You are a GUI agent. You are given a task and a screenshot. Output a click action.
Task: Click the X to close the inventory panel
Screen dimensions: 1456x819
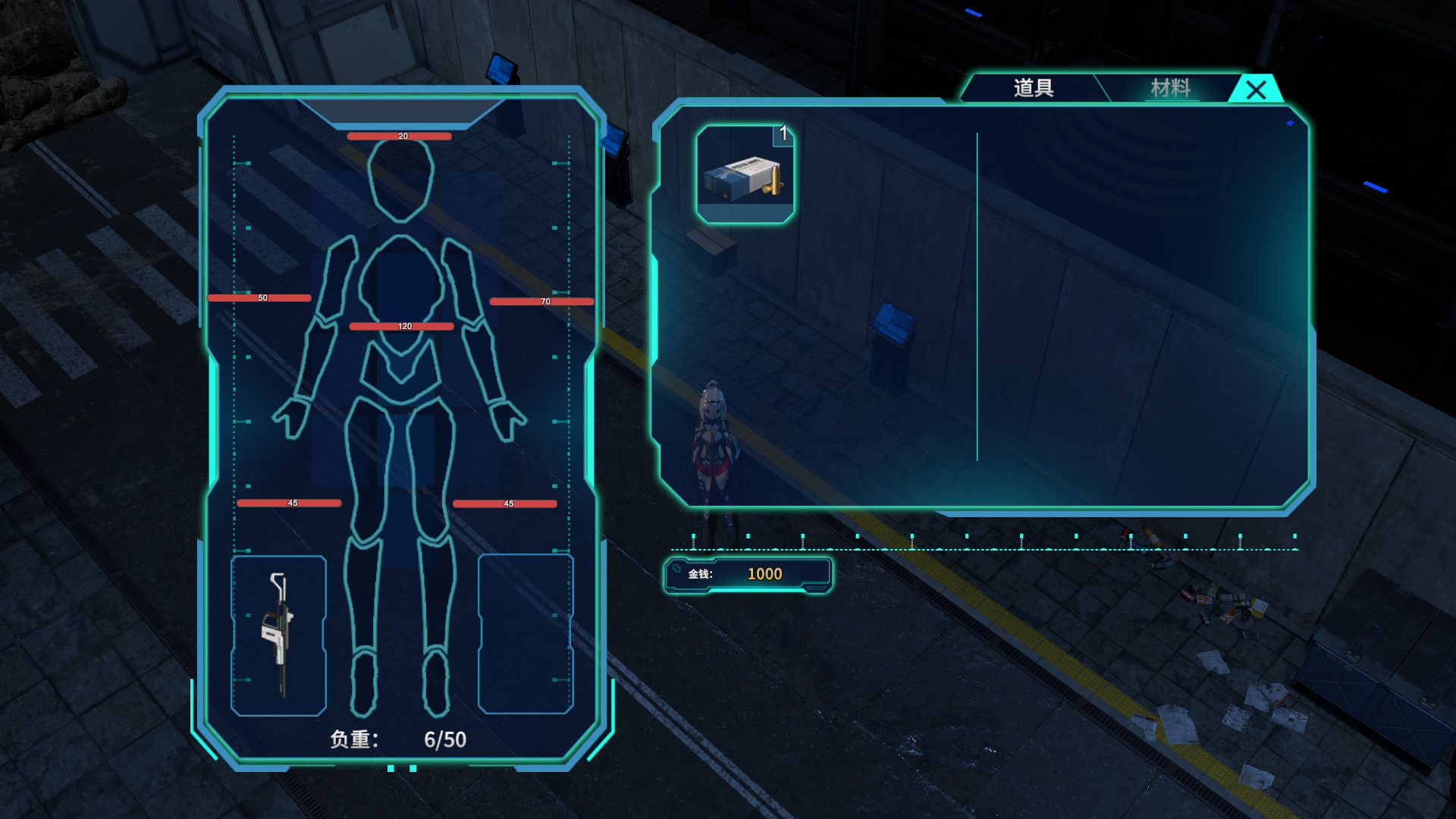pyautogui.click(x=1257, y=90)
